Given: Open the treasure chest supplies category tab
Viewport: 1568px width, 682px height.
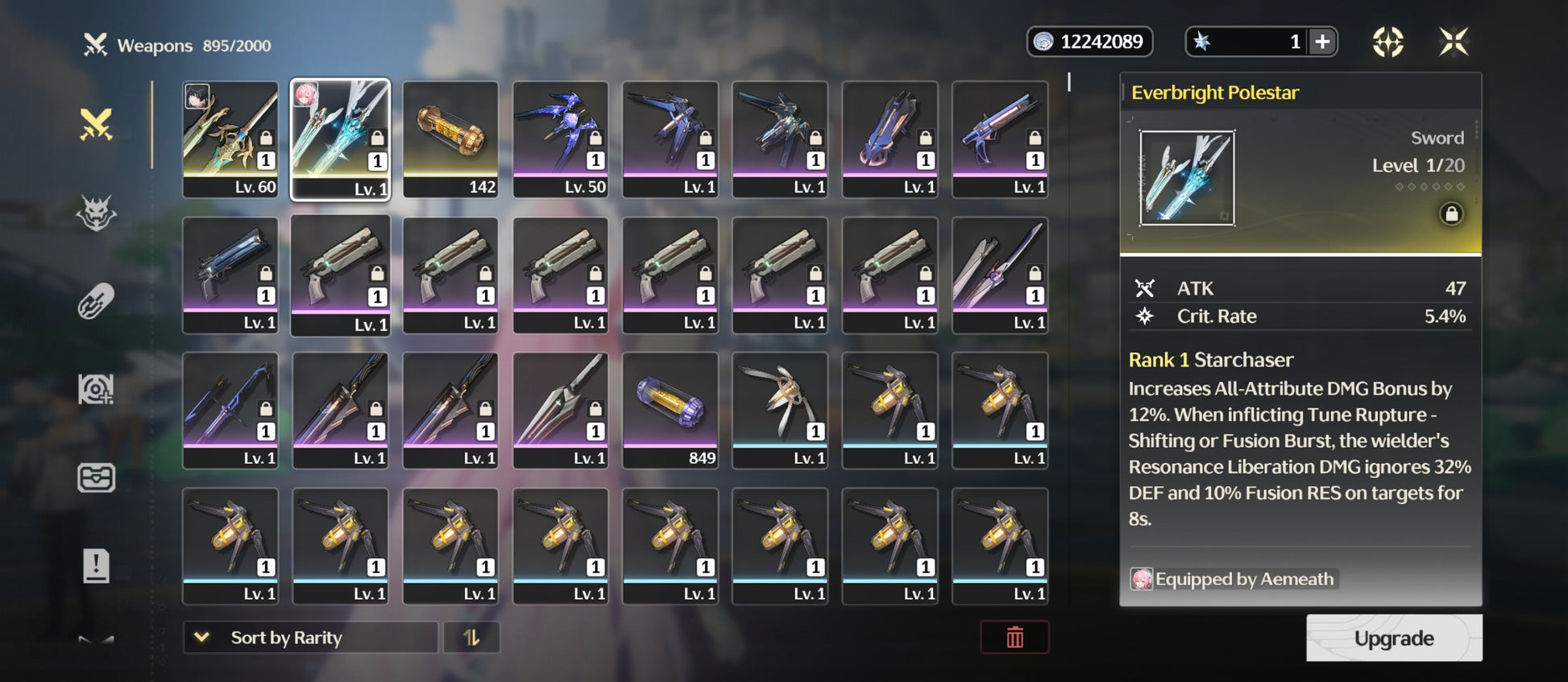Looking at the screenshot, I should [96, 477].
